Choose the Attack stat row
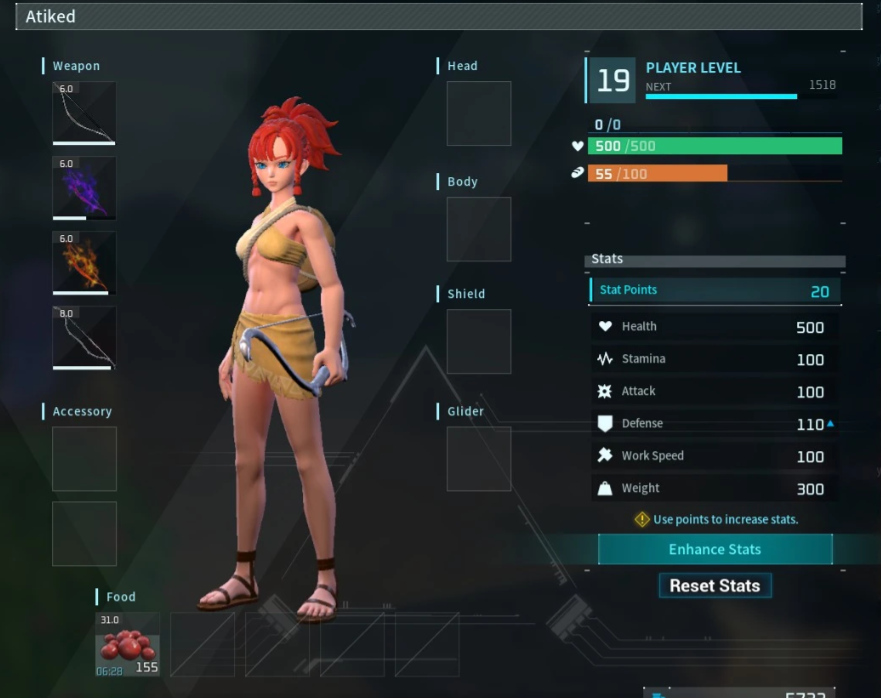 click(x=715, y=392)
